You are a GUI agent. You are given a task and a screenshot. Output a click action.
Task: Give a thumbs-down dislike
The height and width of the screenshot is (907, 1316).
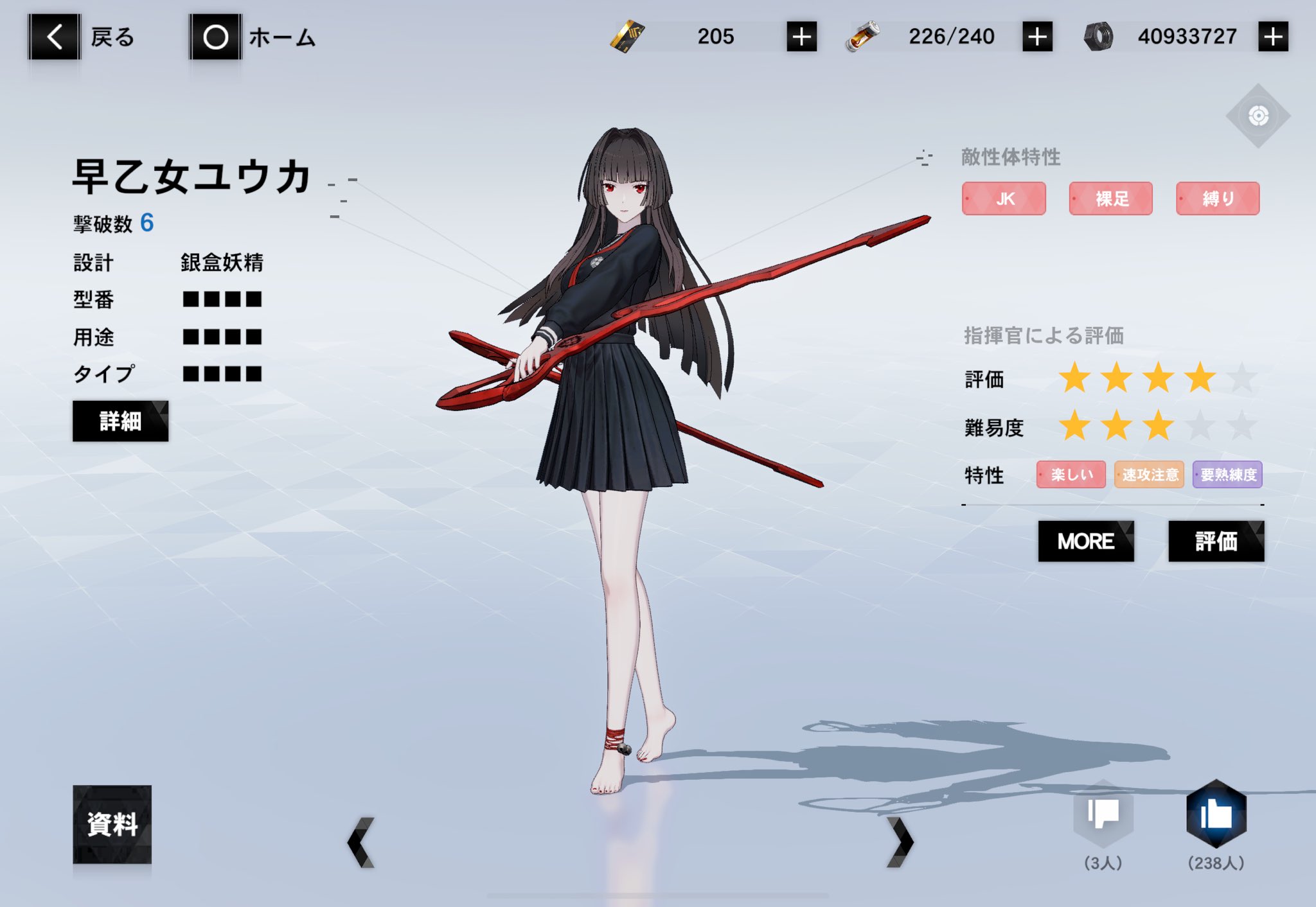[1103, 815]
